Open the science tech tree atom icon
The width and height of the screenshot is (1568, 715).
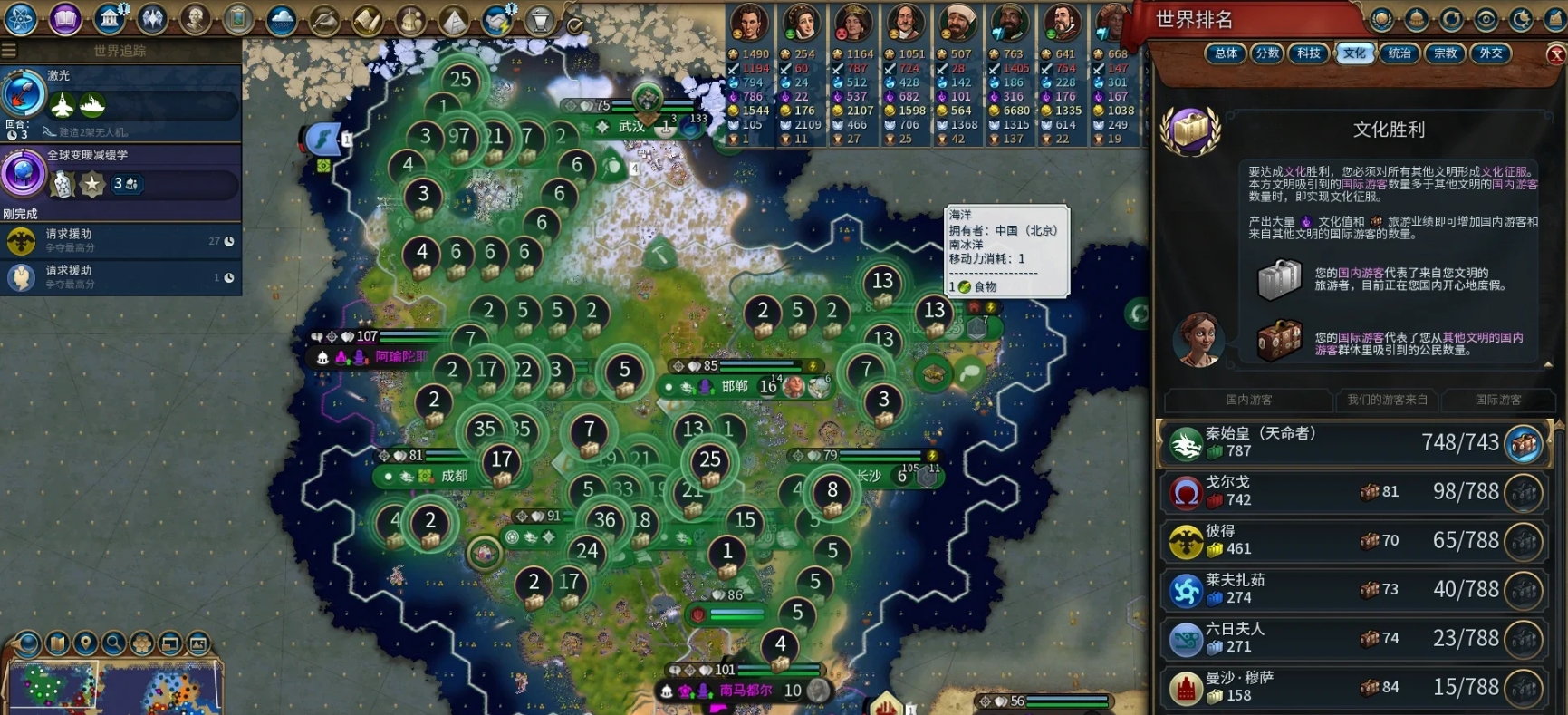click(x=20, y=18)
